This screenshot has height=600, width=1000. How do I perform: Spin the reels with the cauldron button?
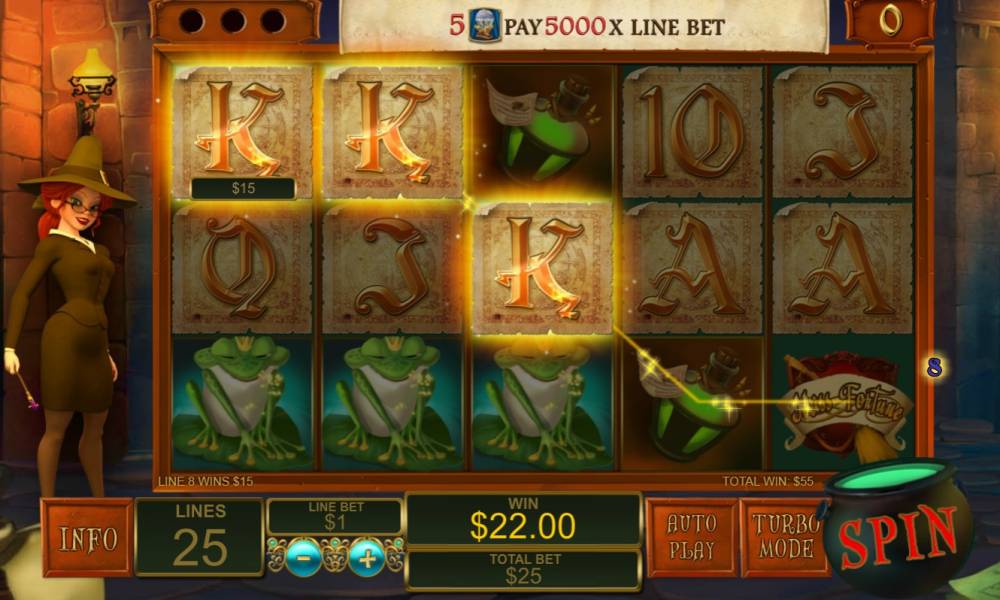tap(896, 535)
